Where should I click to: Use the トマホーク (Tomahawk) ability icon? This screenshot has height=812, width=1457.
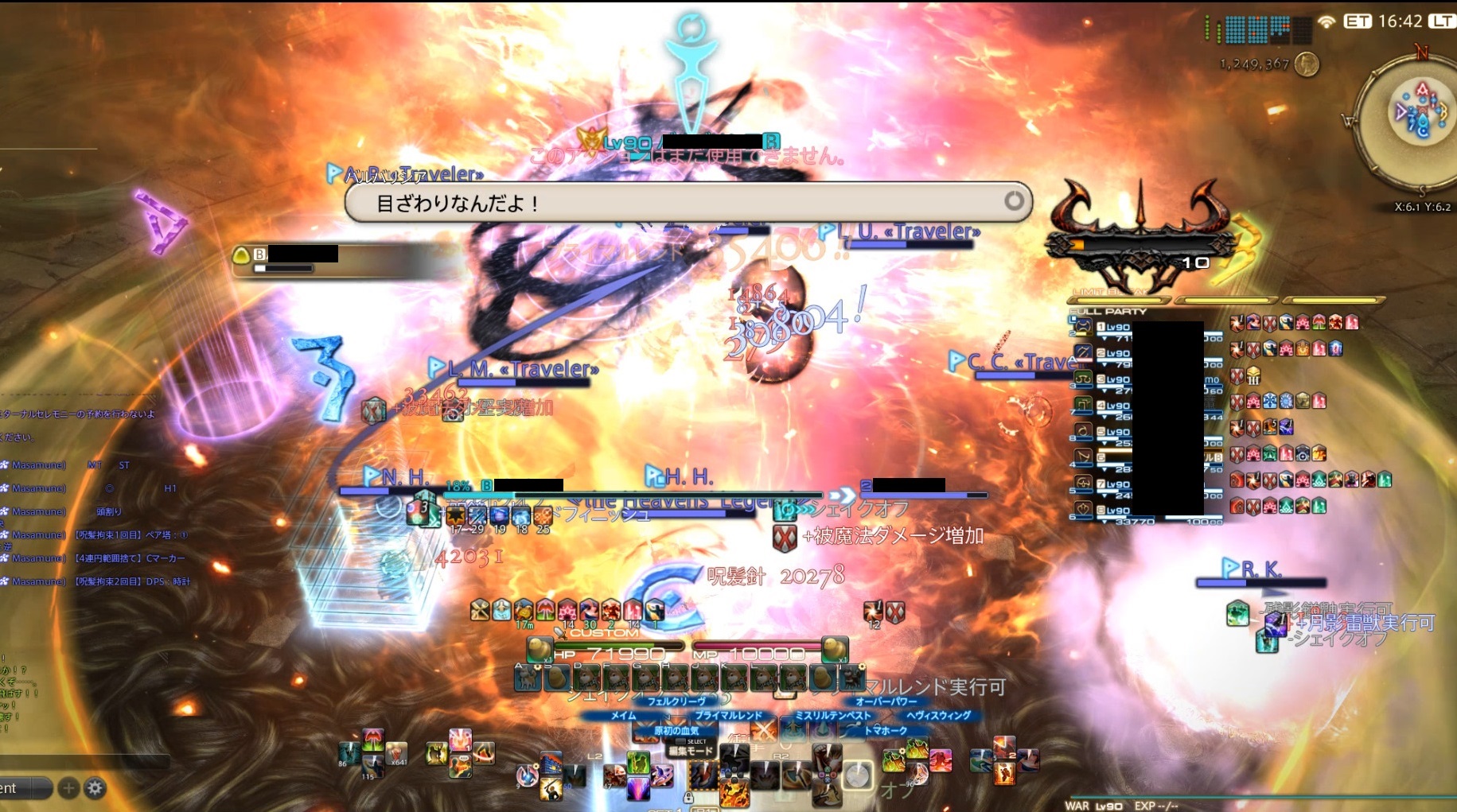(886, 729)
